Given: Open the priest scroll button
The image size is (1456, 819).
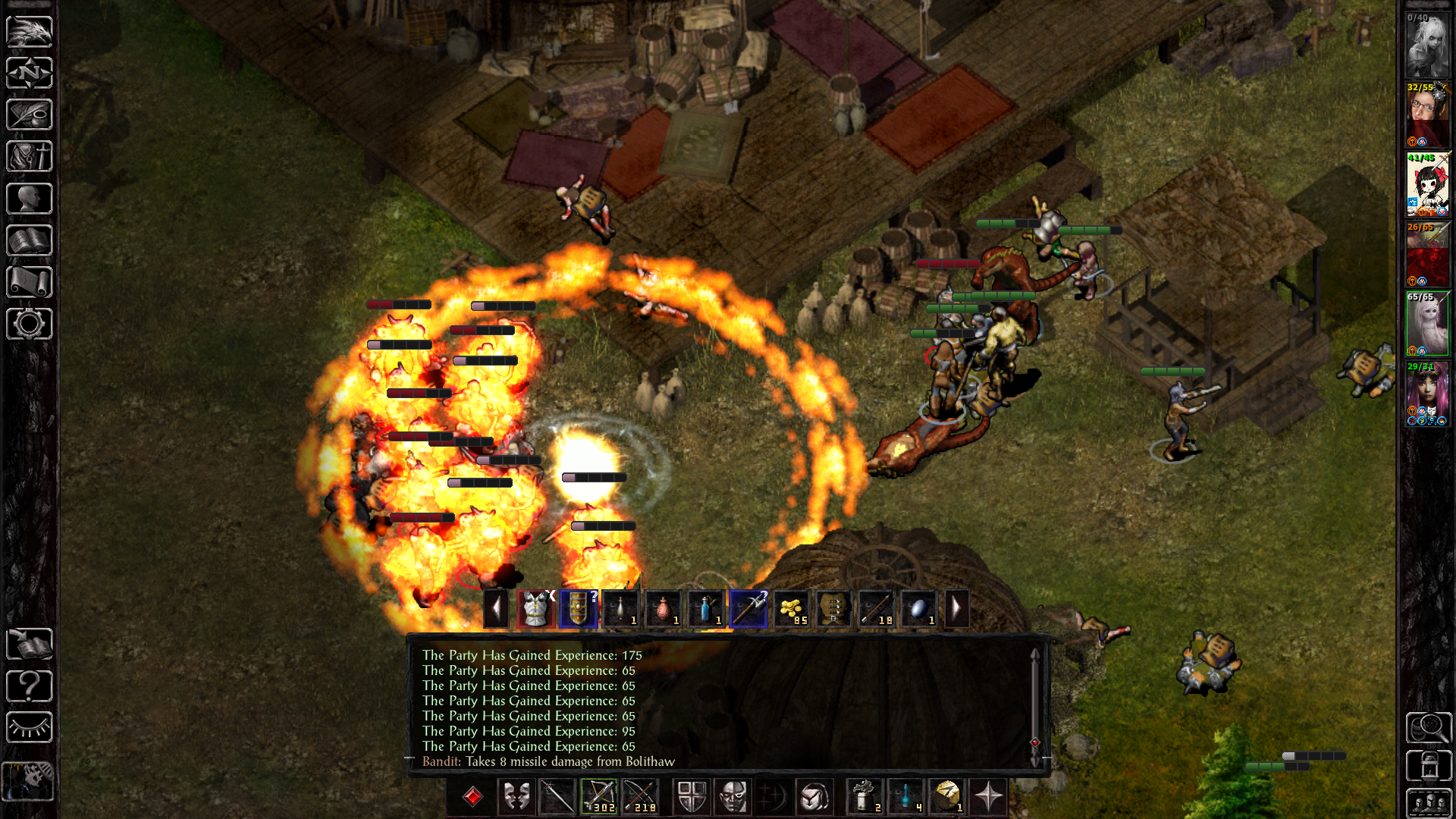Looking at the screenshot, I should coord(30,282).
